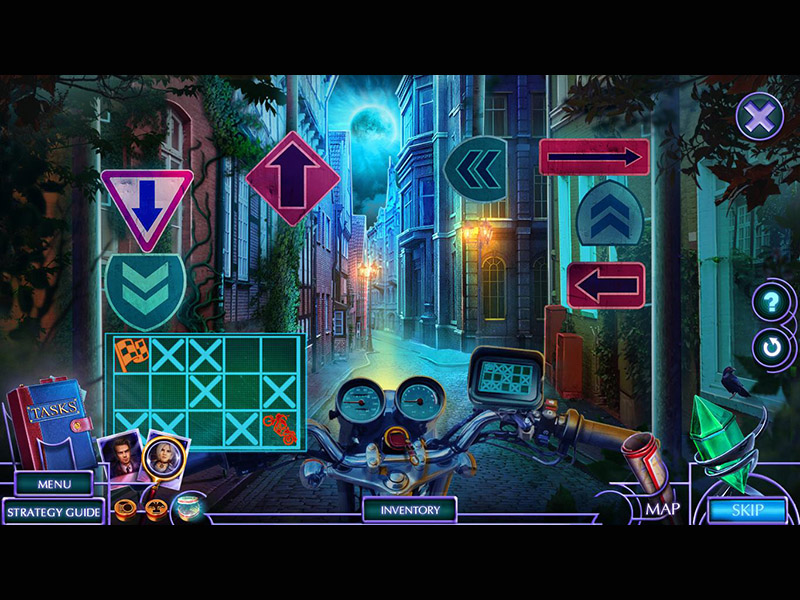This screenshot has height=600, width=800.
Task: Select the teal double-down chevron shield sign
Action: [x=145, y=289]
